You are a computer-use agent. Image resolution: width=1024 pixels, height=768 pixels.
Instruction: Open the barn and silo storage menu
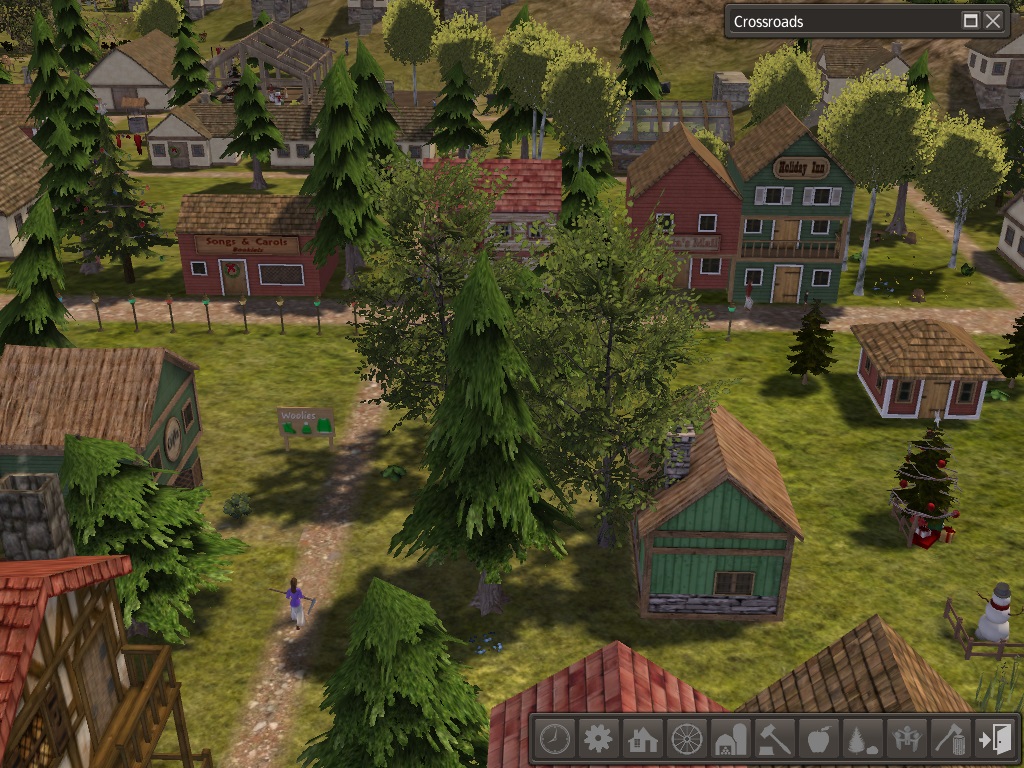pos(730,740)
